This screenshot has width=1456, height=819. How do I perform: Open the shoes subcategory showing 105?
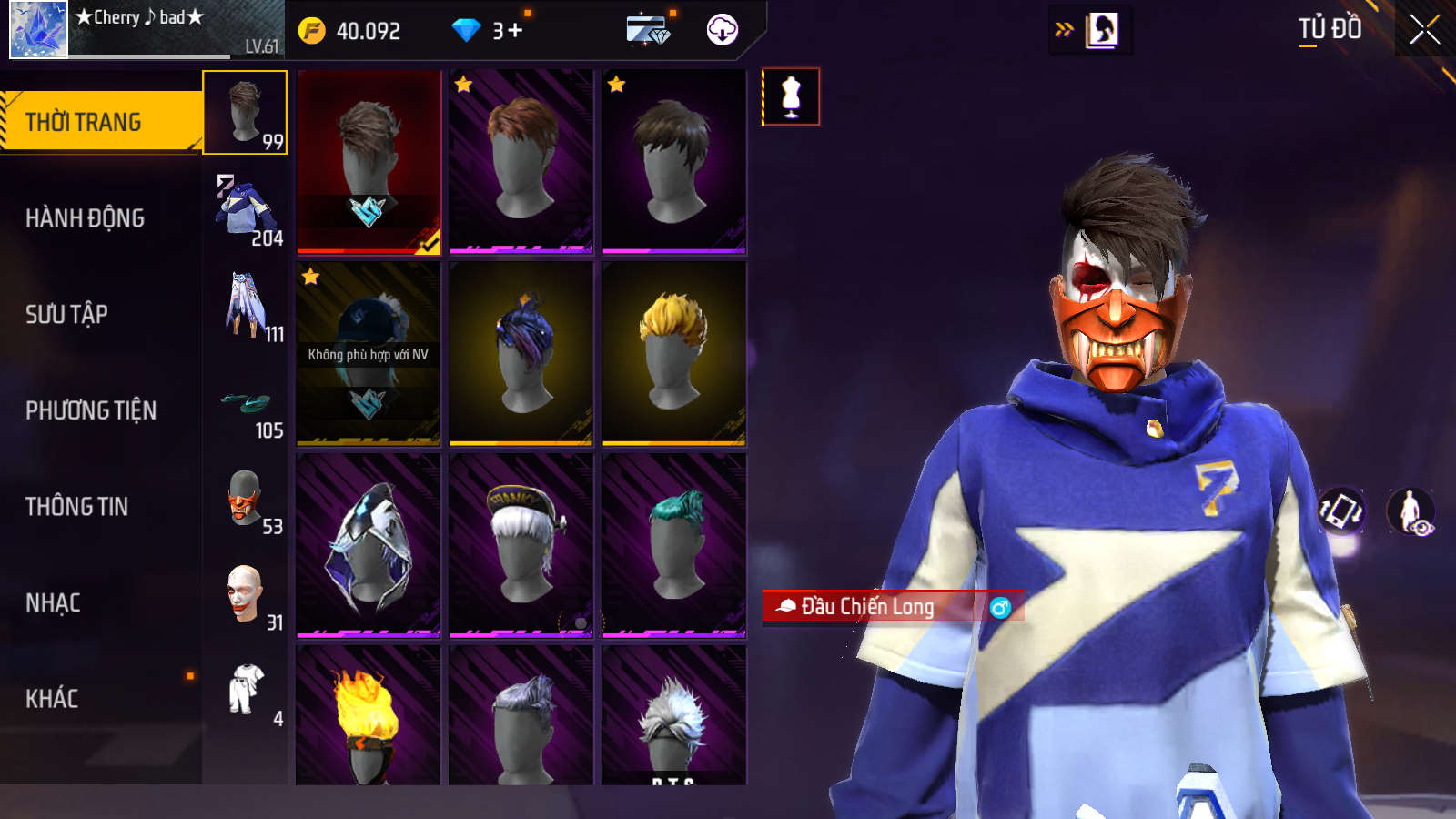pos(245,403)
